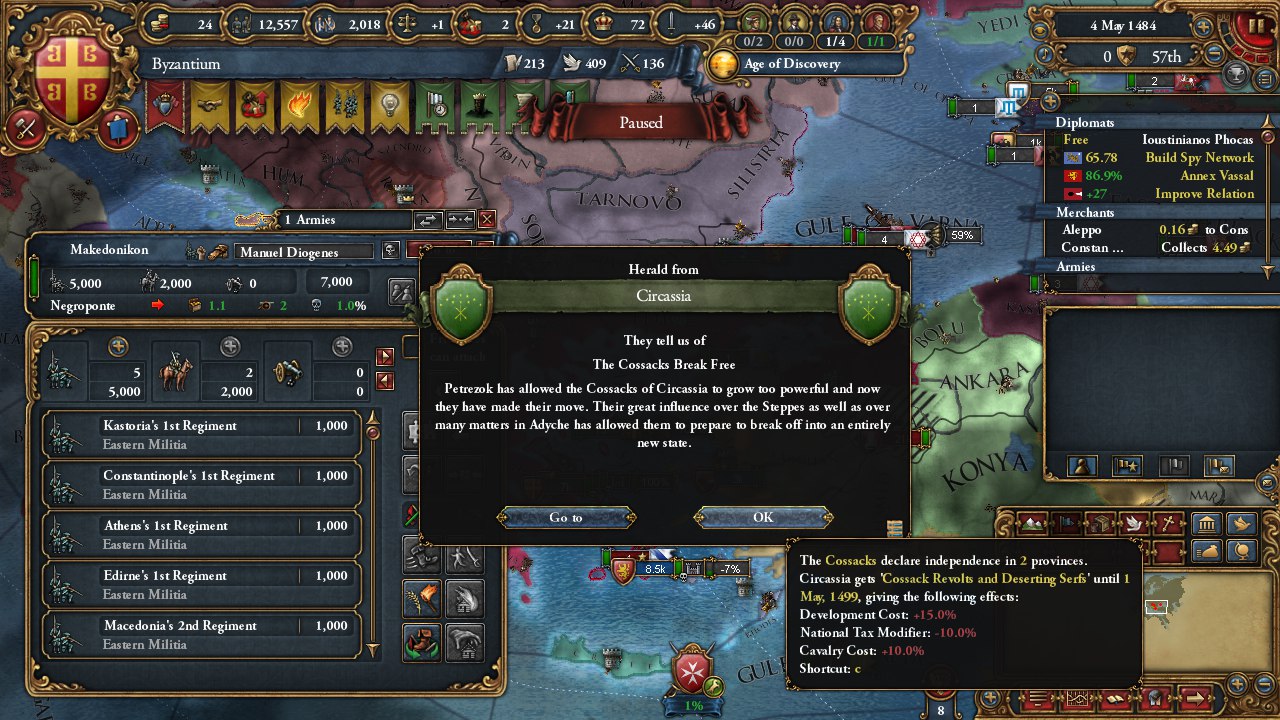Image resolution: width=1280 pixels, height=720 pixels.
Task: Select Kastoria's 1st Regiment row
Action: [200, 434]
